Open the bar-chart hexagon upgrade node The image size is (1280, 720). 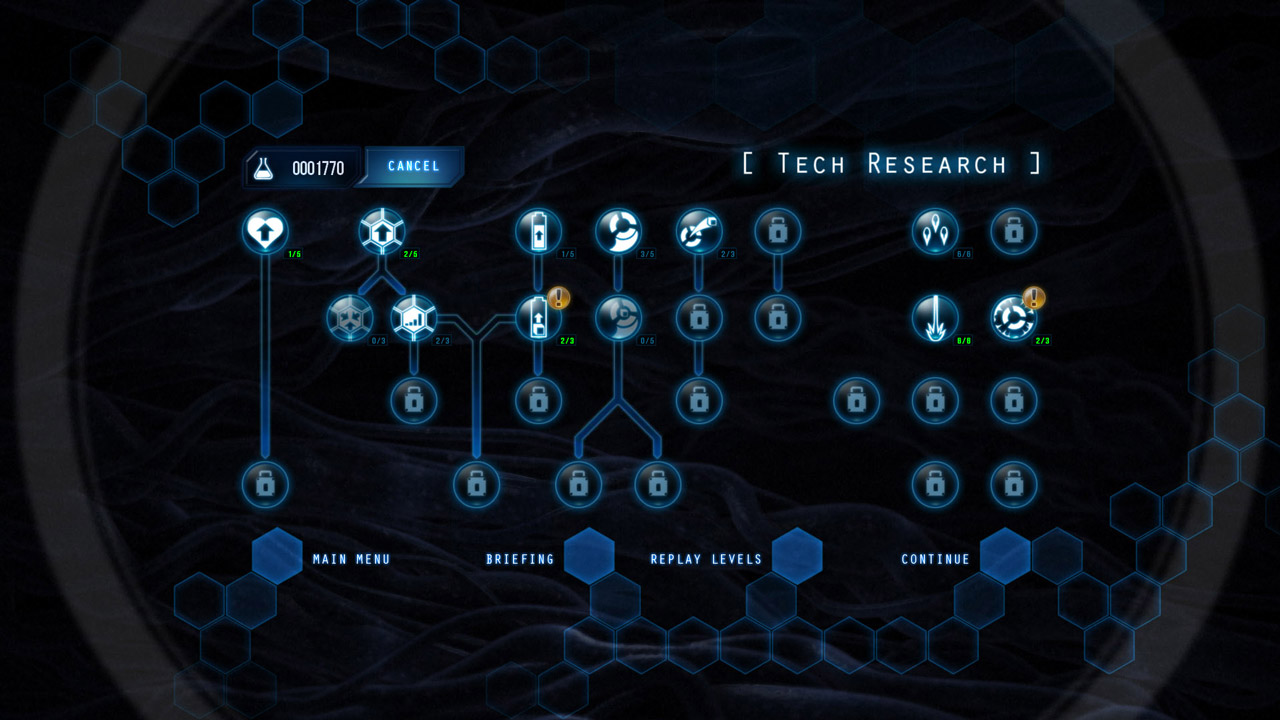coord(415,317)
